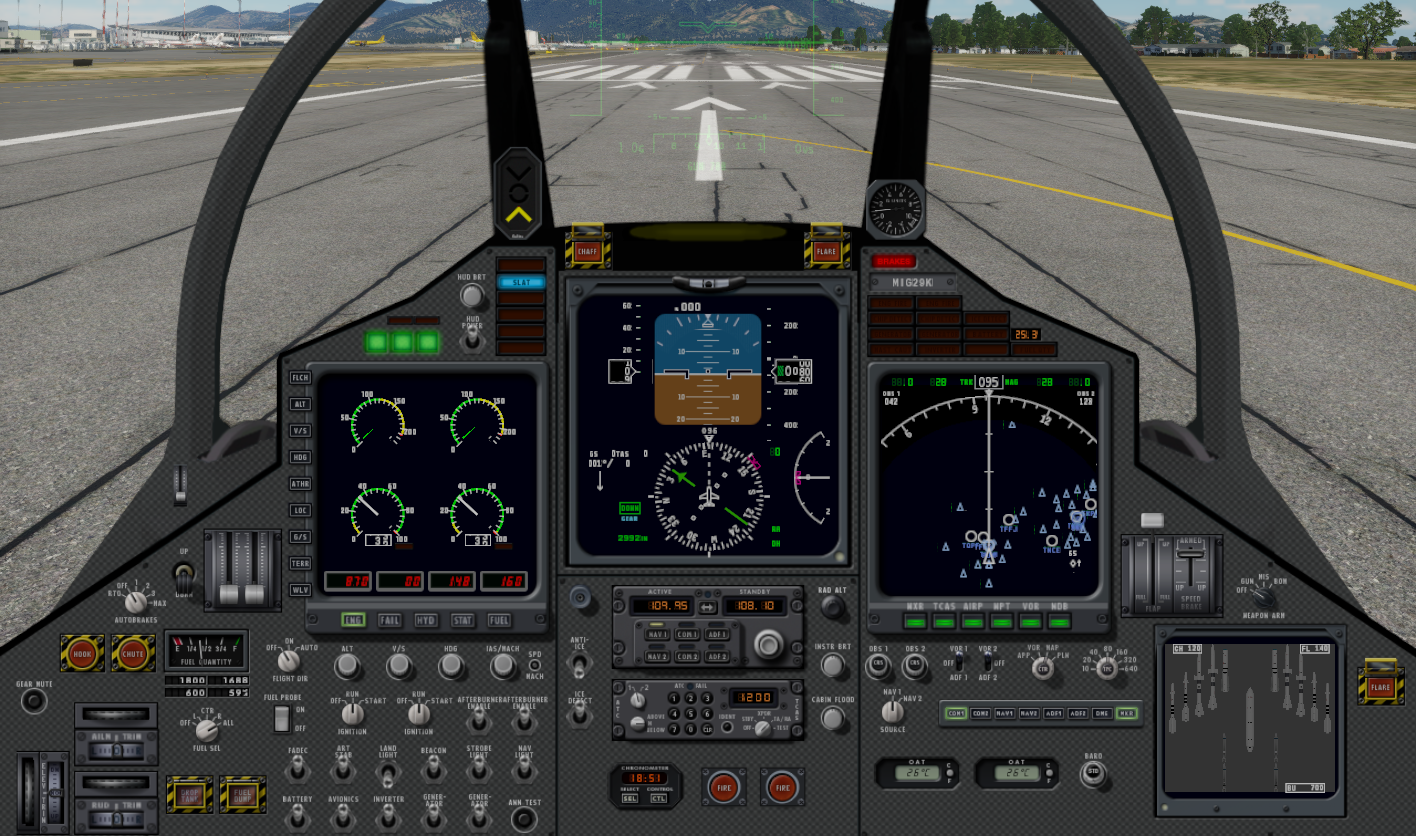Toggle the LAND LIGHT switch
This screenshot has height=836, width=1416.
click(388, 771)
